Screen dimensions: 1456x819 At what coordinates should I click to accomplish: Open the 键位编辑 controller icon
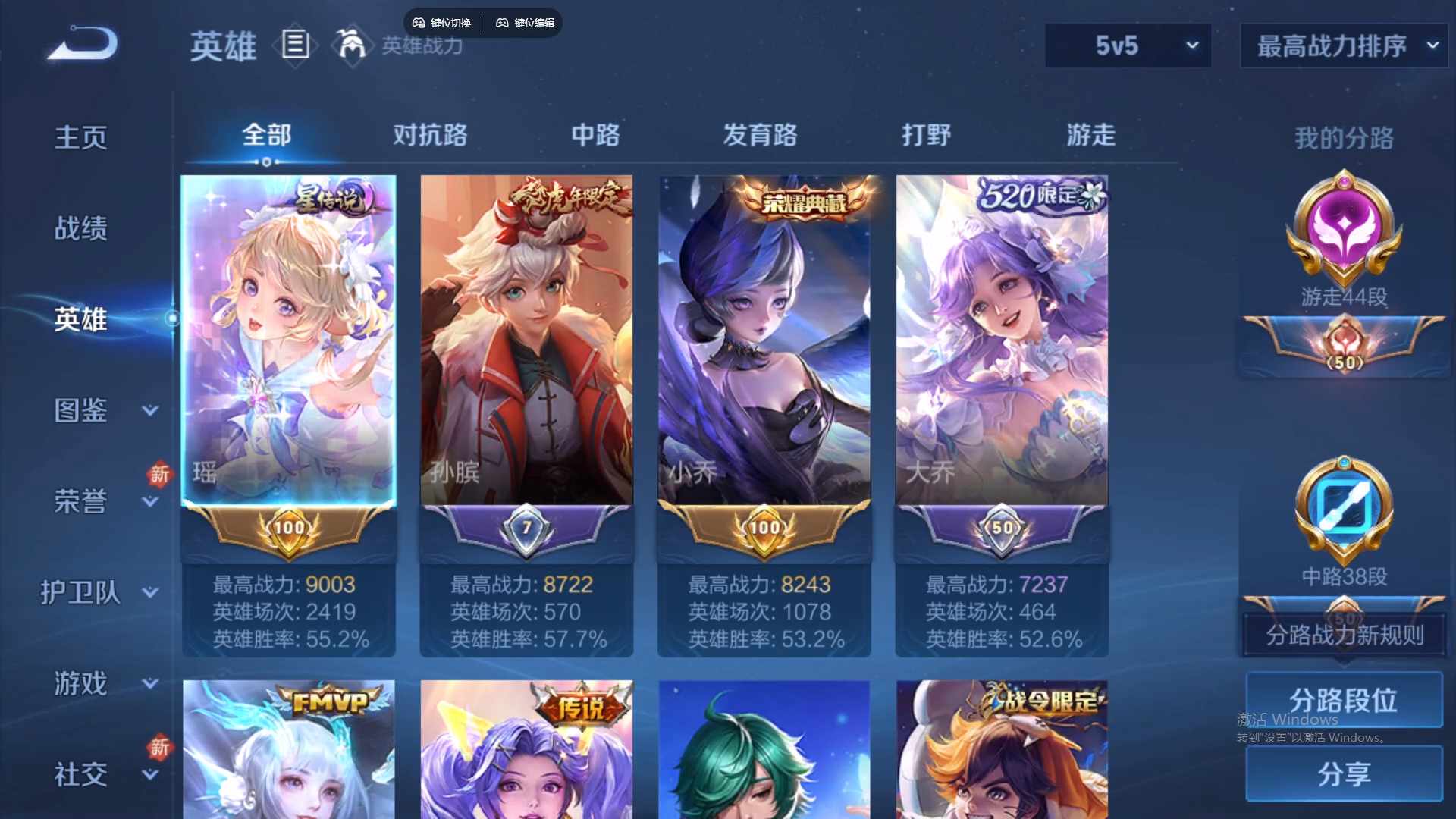pyautogui.click(x=502, y=23)
